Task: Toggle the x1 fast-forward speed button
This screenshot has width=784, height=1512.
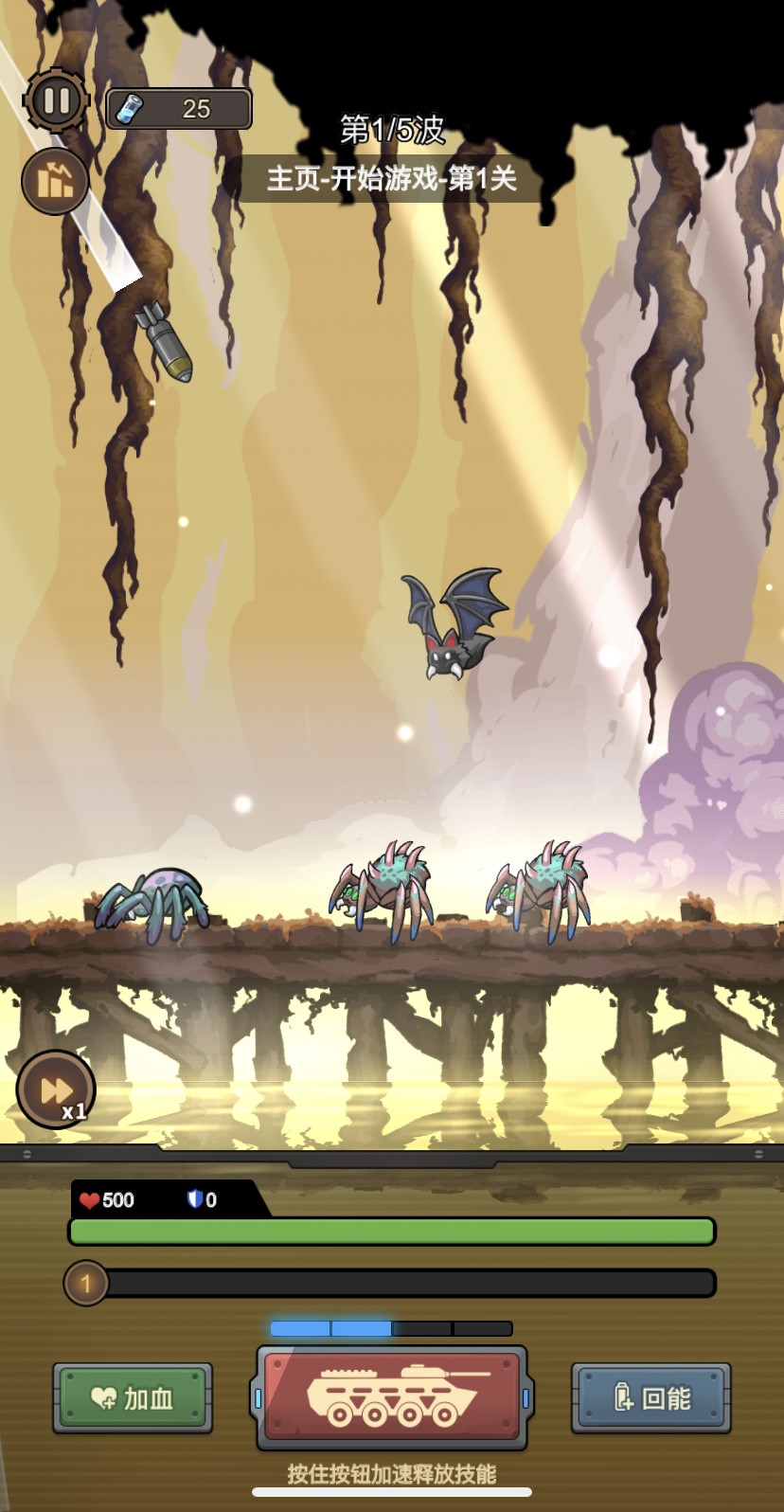Action: click(56, 1090)
